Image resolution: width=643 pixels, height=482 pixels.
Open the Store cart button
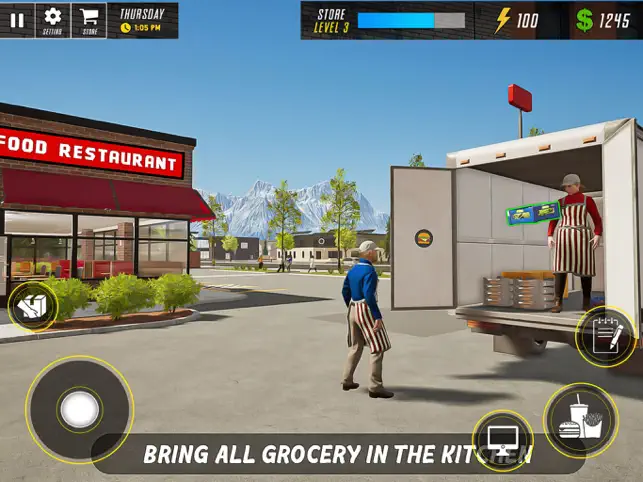click(x=89, y=20)
